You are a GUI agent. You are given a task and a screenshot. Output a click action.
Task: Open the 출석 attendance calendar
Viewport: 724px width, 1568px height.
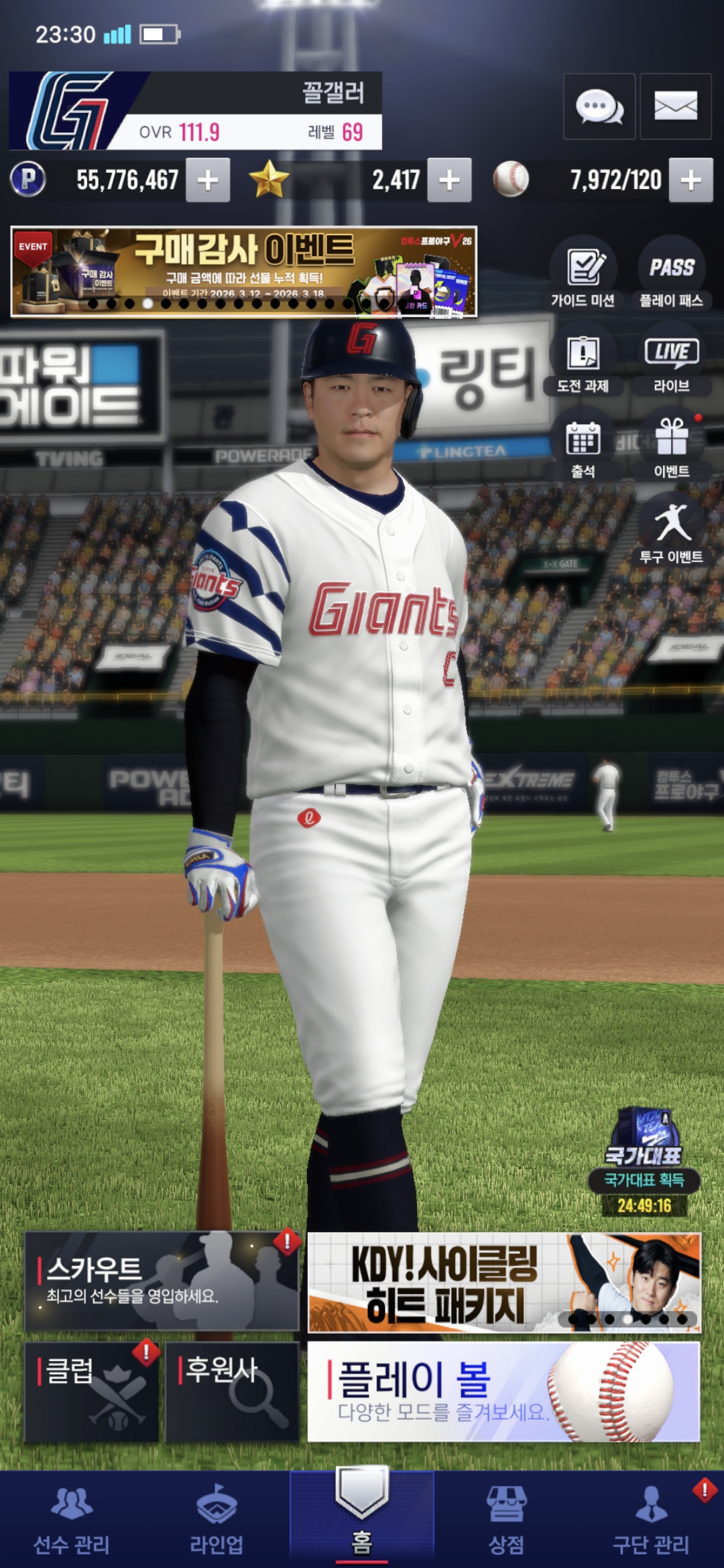tap(583, 445)
